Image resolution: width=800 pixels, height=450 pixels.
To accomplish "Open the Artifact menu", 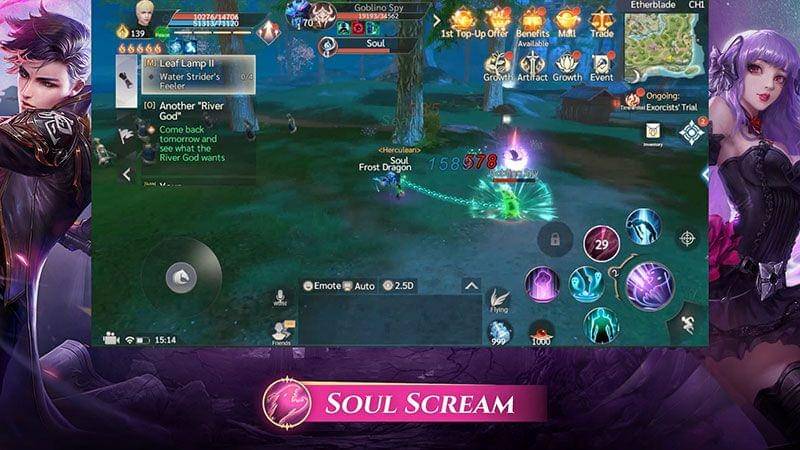I will pyautogui.click(x=532, y=61).
